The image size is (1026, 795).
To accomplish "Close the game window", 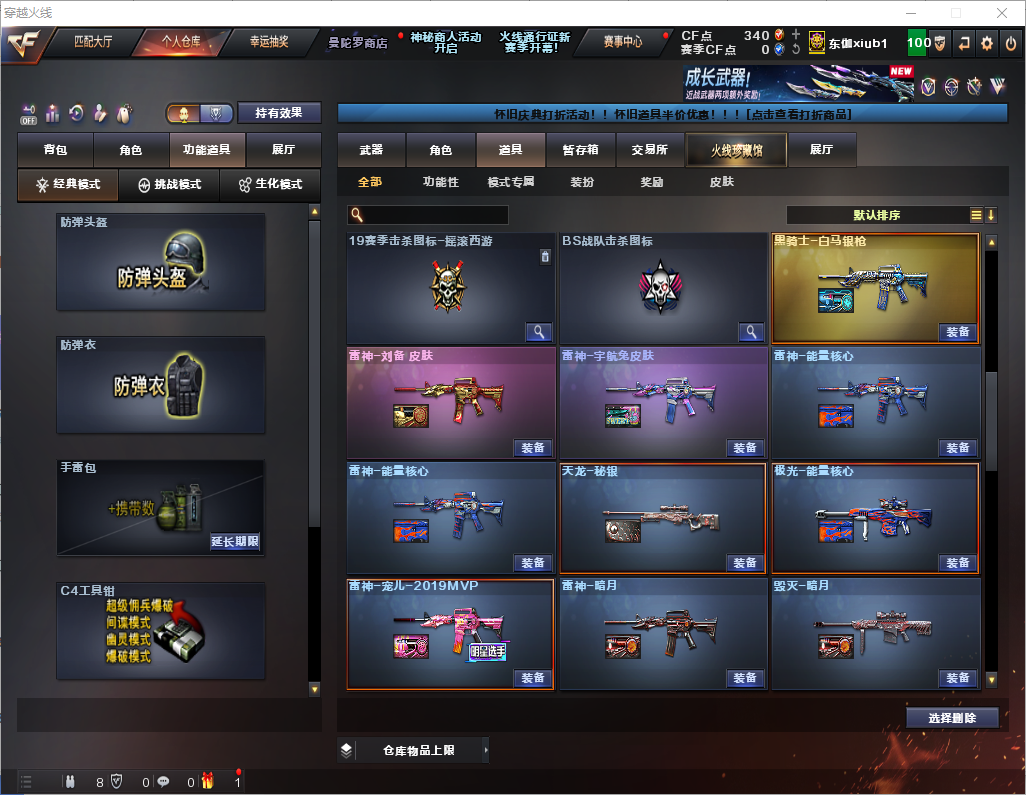I will pos(1002,13).
